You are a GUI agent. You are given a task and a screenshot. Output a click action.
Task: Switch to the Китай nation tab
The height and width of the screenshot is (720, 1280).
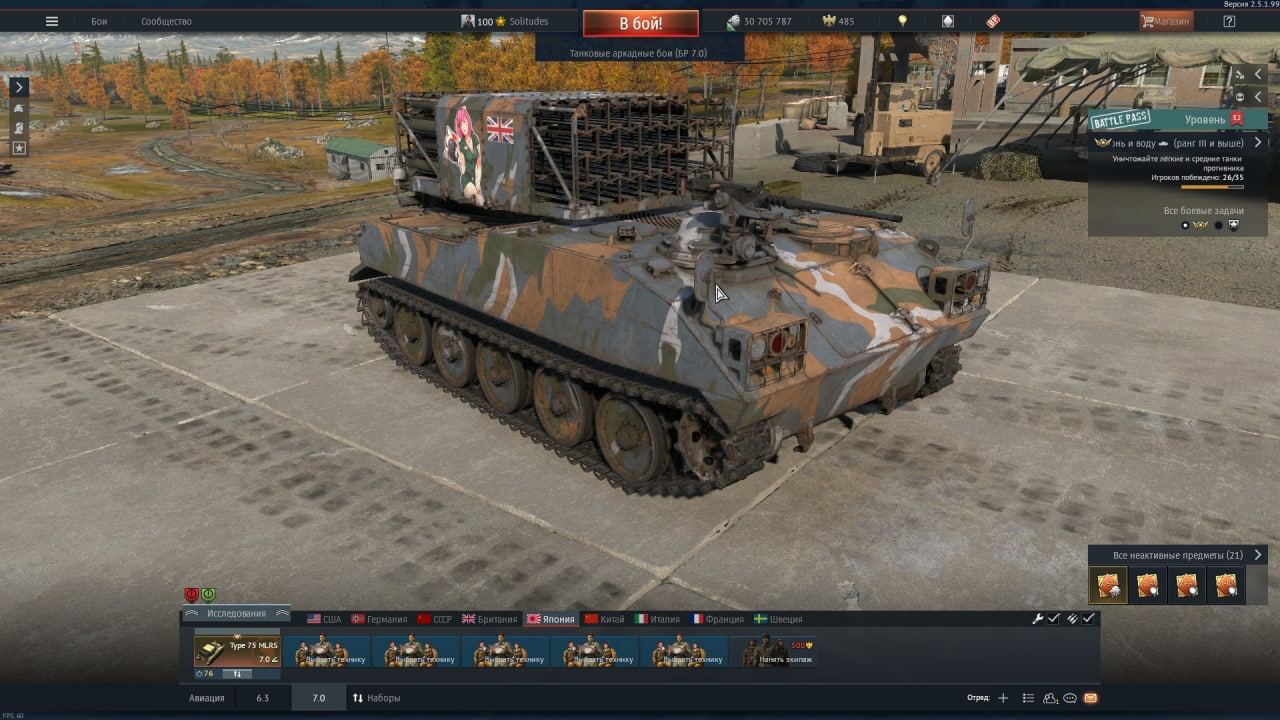click(604, 619)
